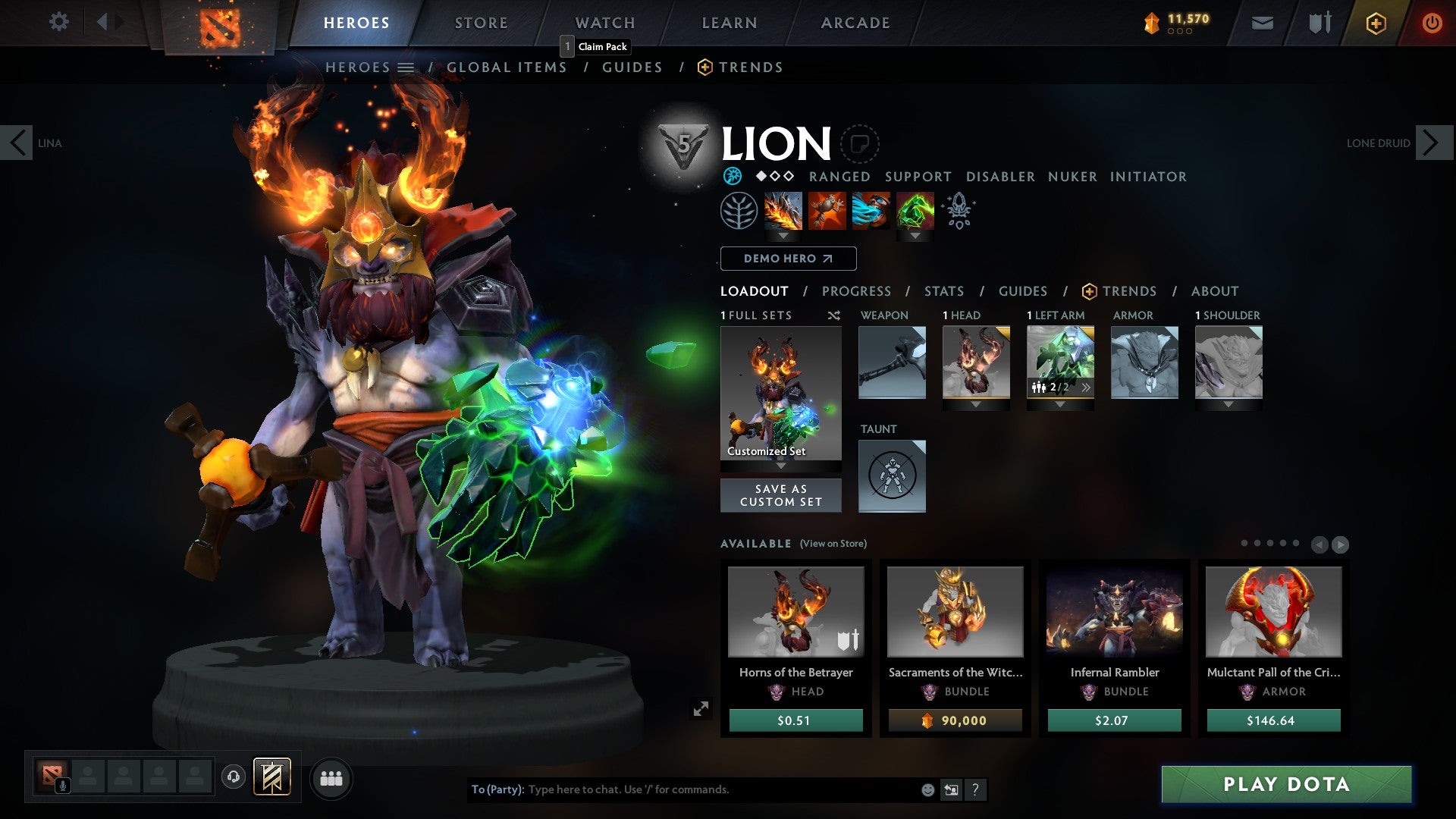Click the SAVE AS CUSTOM SET button
Viewport: 1456px width, 819px height.
pos(780,495)
